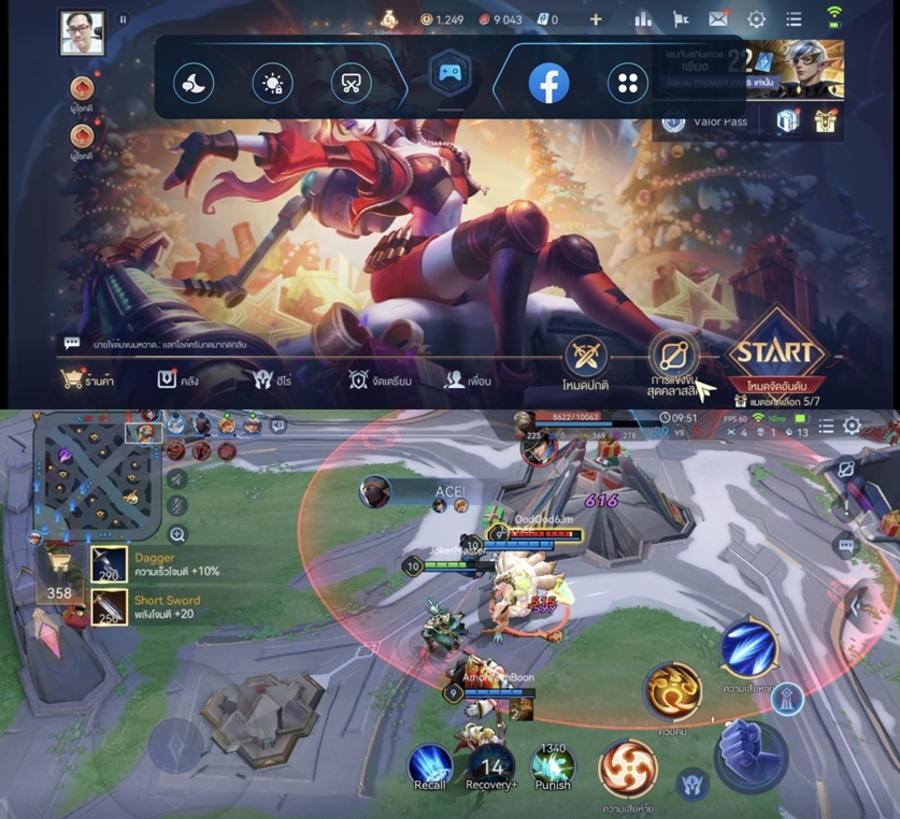Open the leaderboard bar-chart icon

[643, 18]
